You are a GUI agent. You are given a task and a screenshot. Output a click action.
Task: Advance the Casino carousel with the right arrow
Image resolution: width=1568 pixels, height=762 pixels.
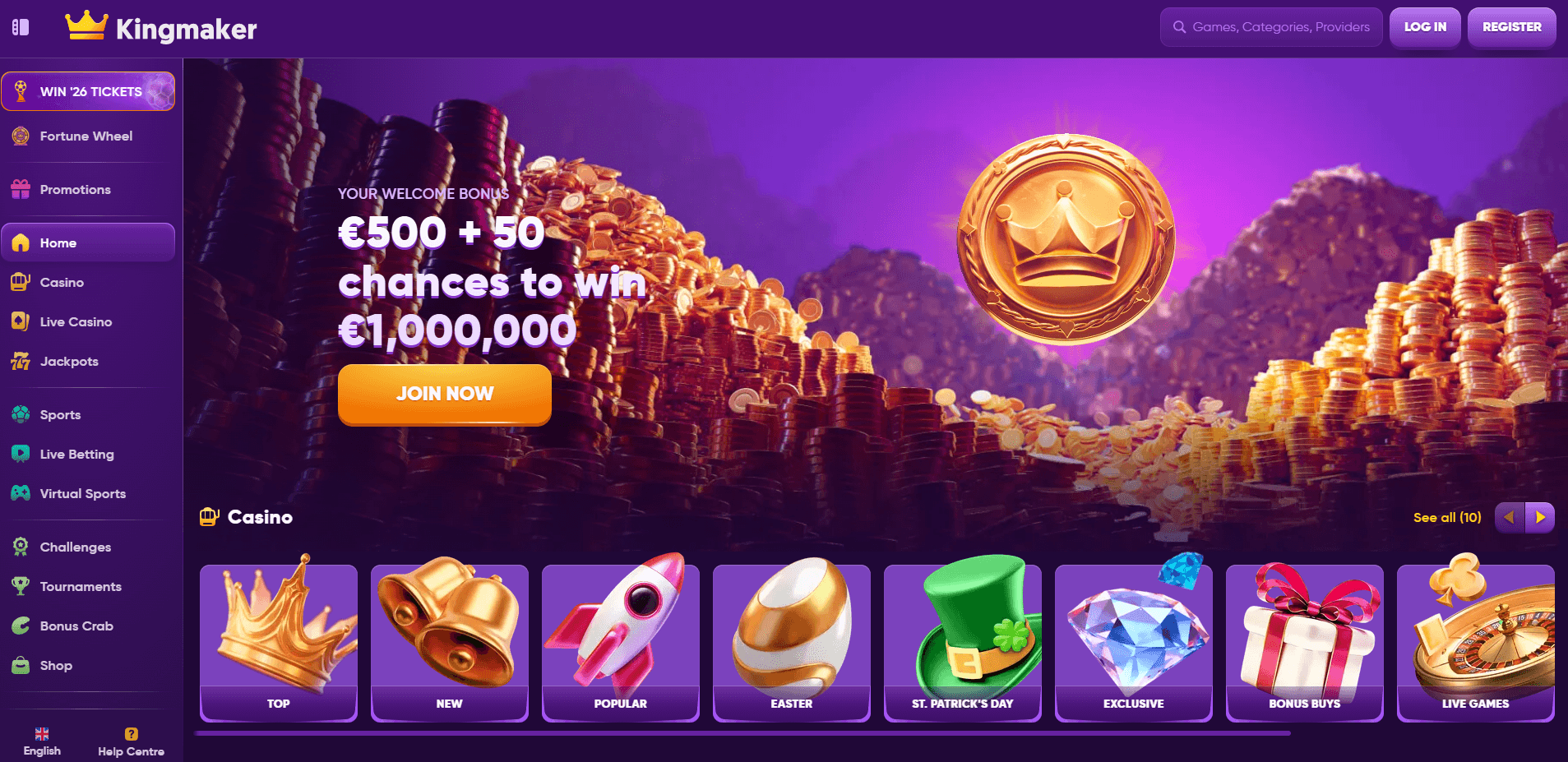coord(1540,517)
